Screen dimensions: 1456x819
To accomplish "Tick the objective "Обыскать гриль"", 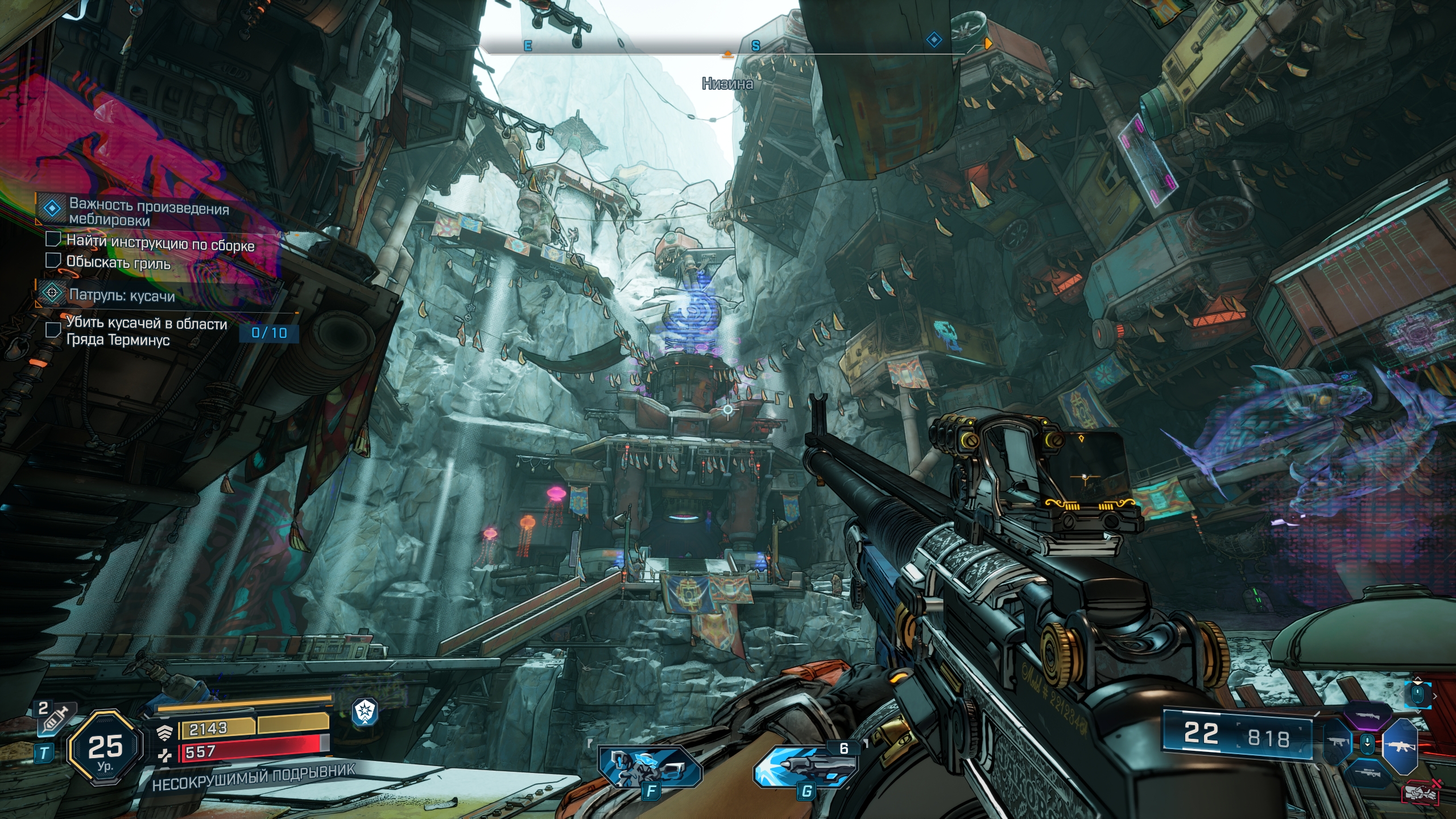I will 53,260.
